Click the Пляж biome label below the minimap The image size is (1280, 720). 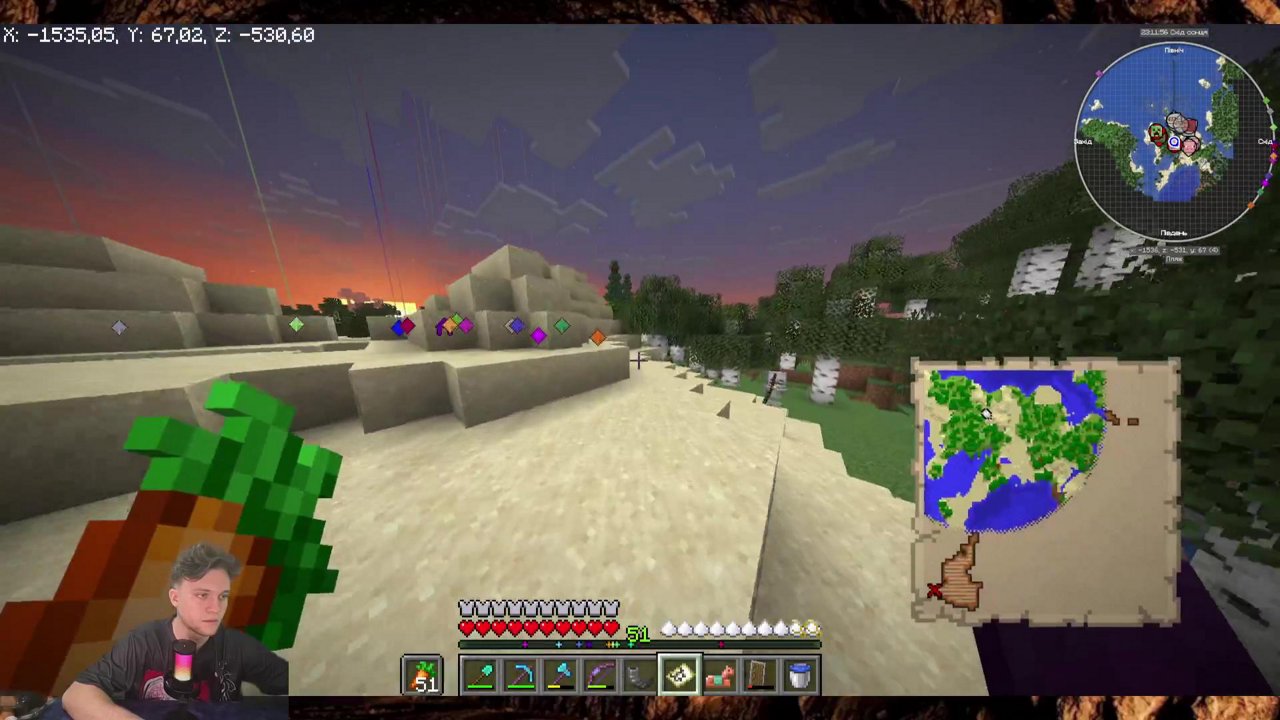[1175, 260]
